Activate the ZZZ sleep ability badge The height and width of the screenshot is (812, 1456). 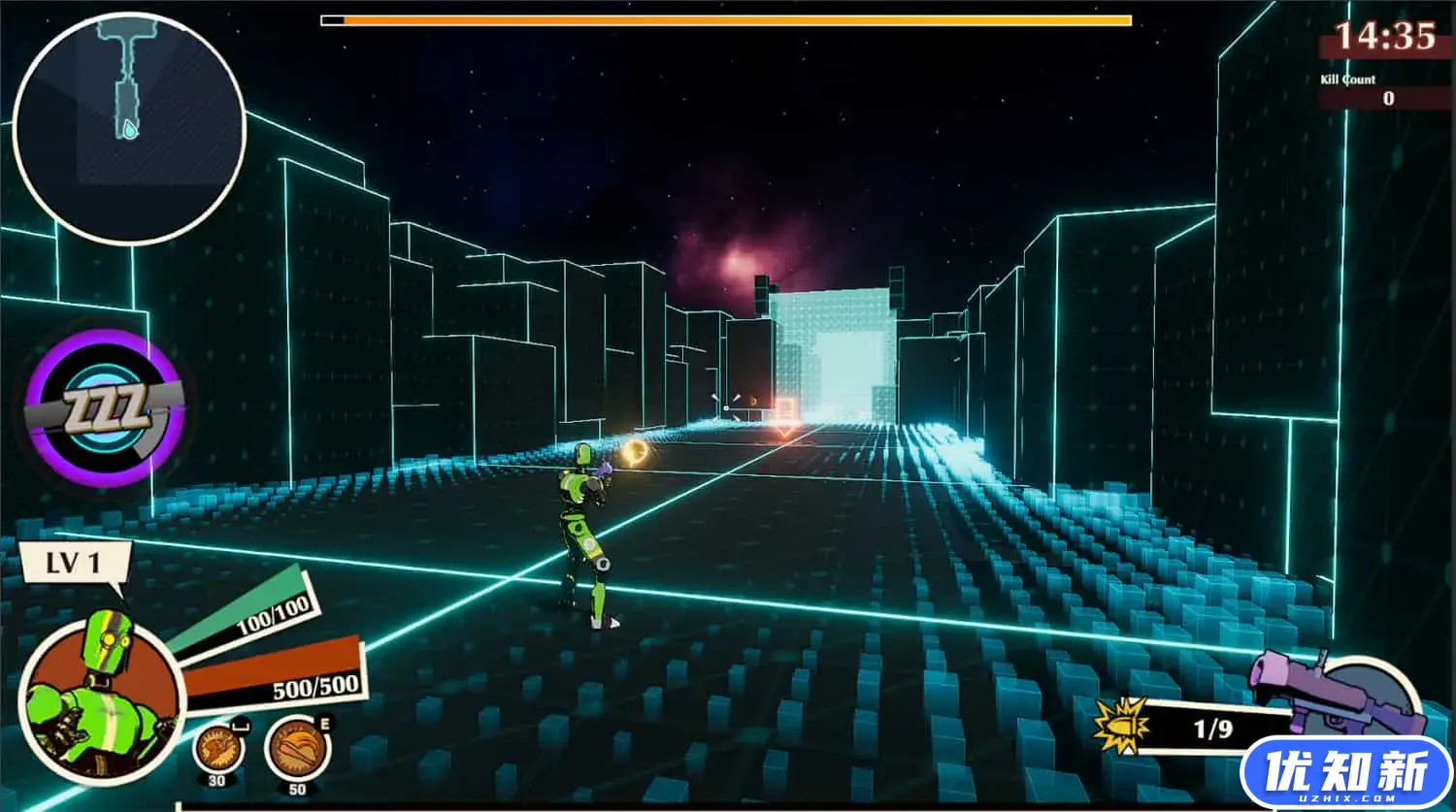tap(107, 407)
